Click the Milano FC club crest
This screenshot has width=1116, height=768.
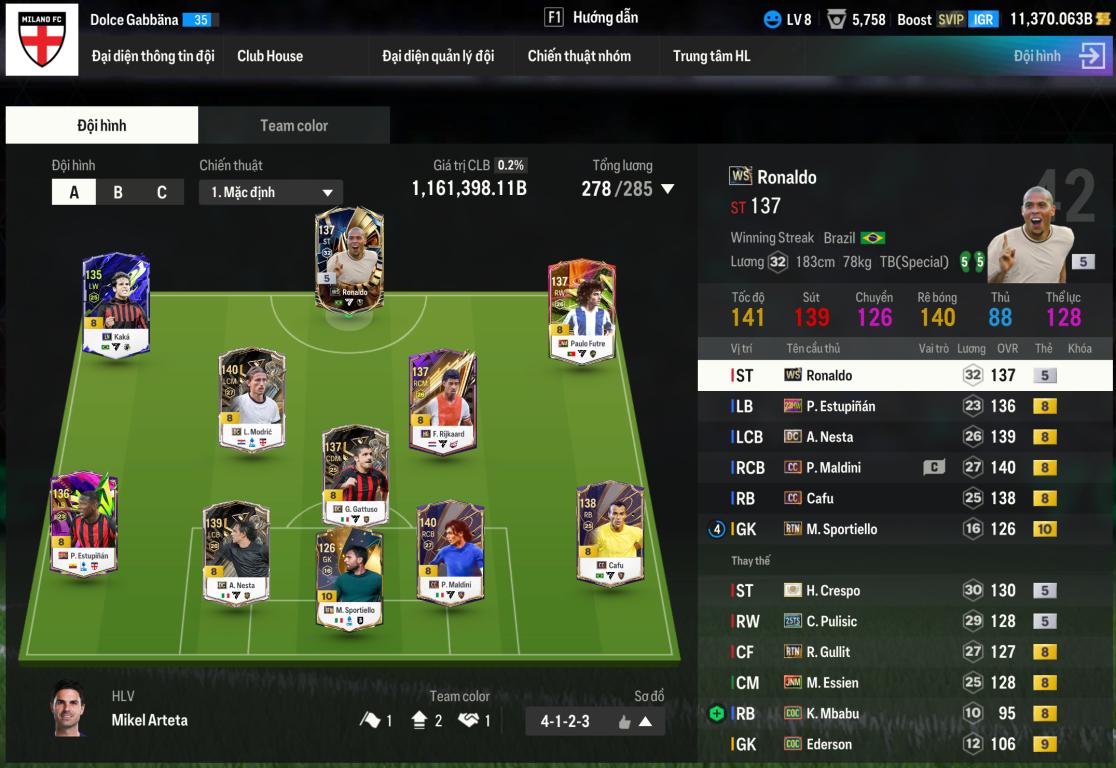42,39
